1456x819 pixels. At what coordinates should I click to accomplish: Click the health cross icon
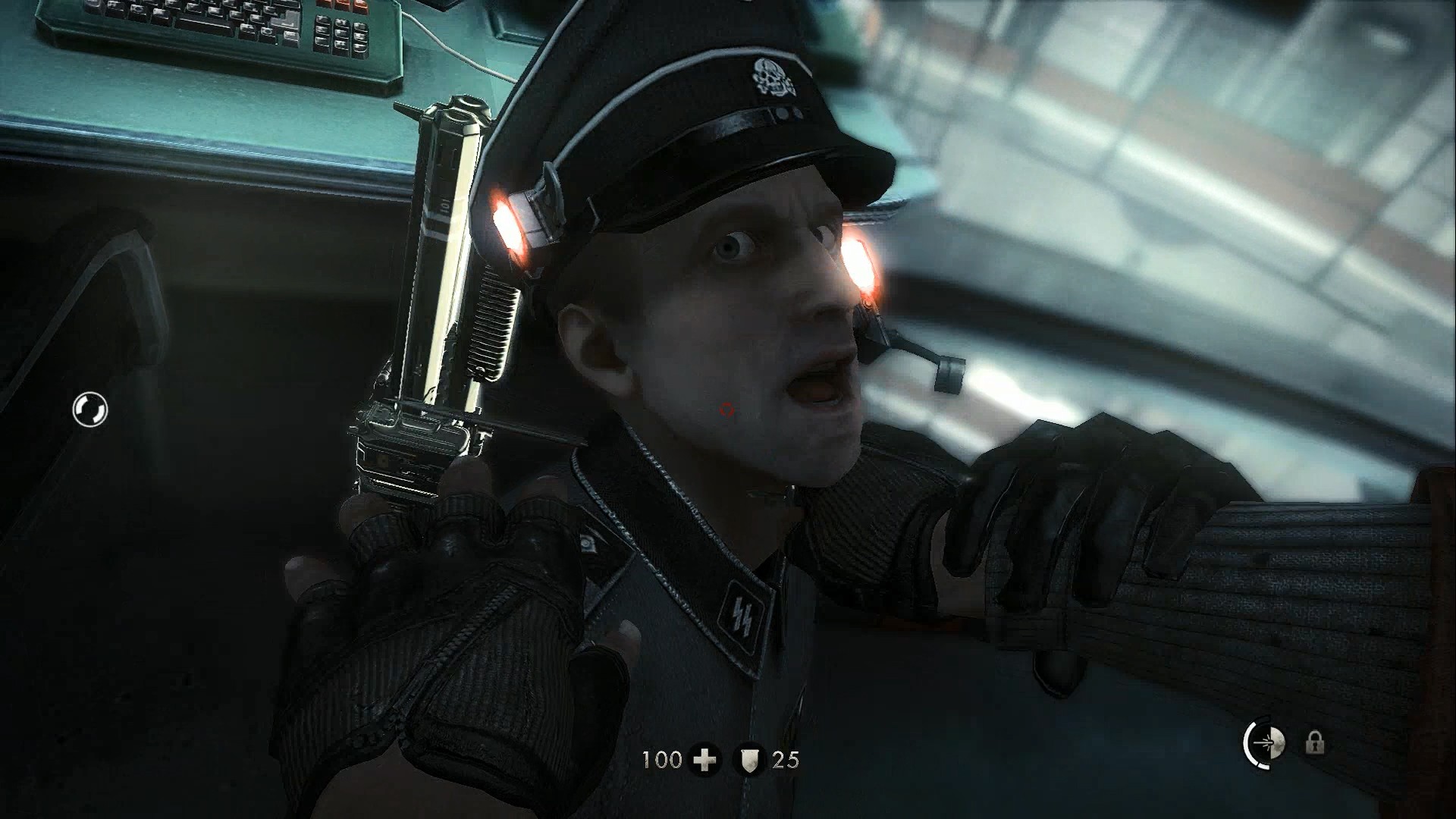tap(705, 759)
